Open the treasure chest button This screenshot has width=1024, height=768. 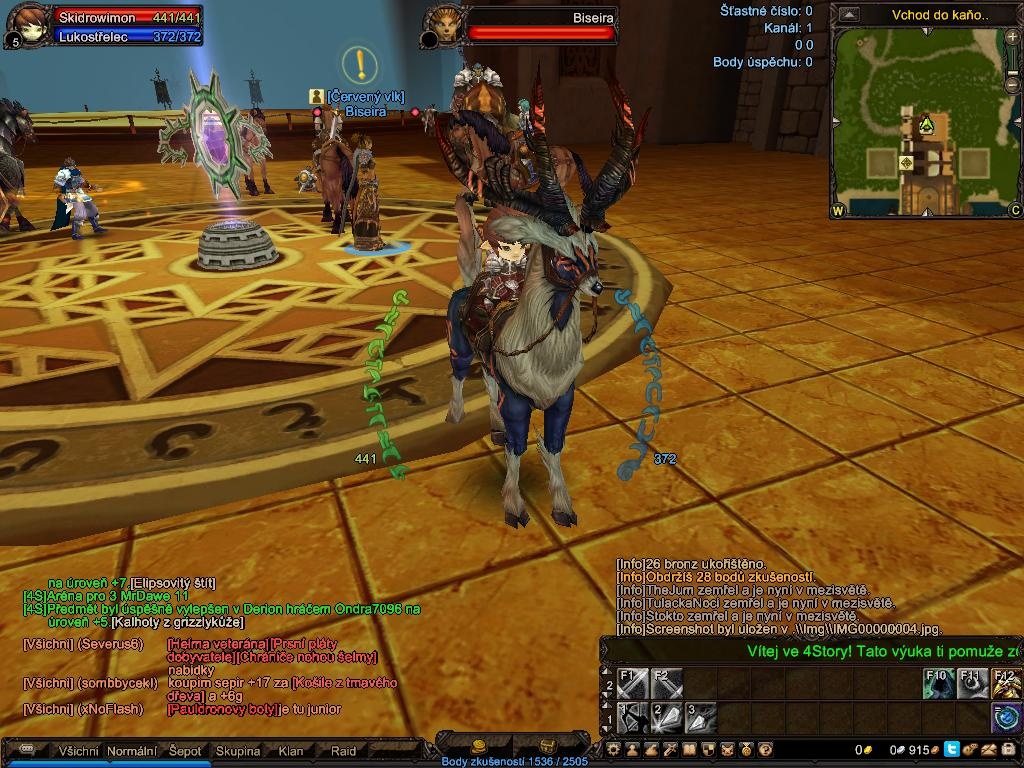[547, 746]
